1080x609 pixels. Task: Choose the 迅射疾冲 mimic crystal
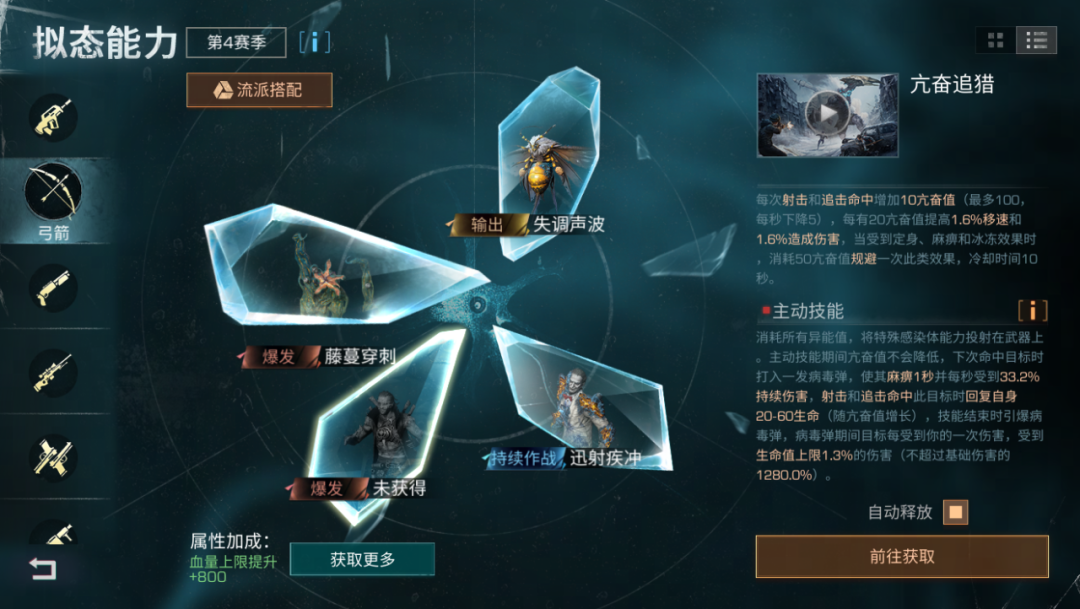tap(580, 400)
